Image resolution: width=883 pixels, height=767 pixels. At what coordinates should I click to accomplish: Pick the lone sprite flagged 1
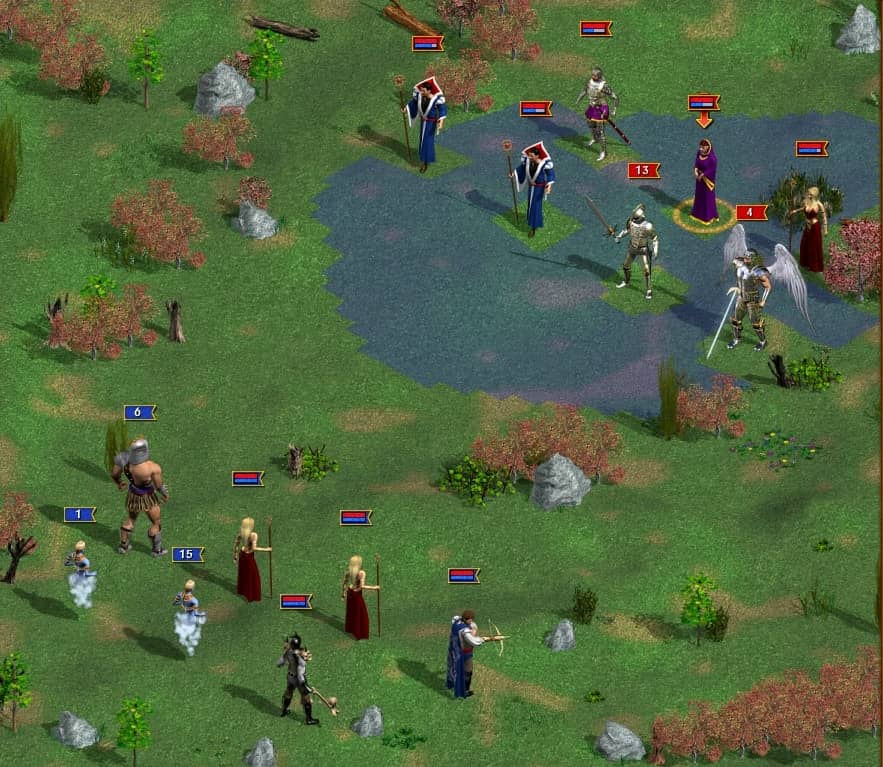[x=80, y=573]
